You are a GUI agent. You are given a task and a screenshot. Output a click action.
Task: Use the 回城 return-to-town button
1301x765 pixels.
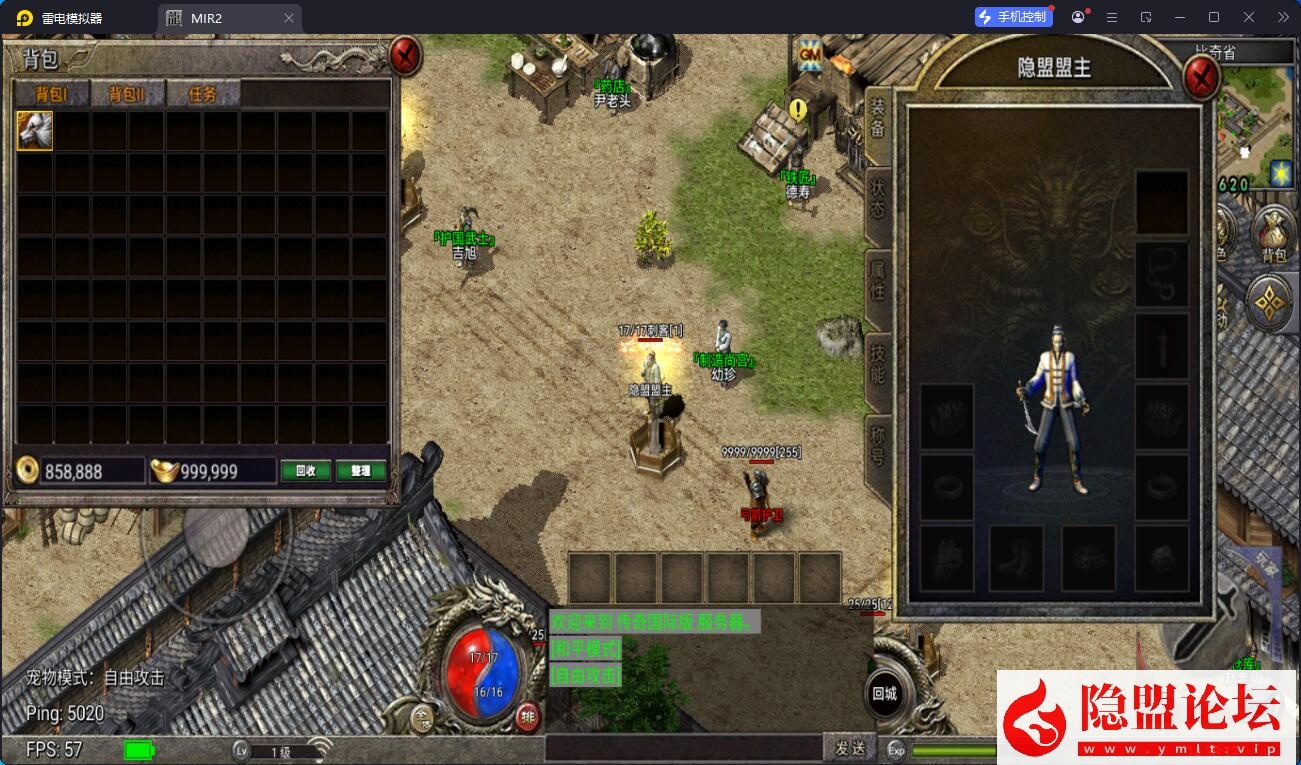pos(885,694)
